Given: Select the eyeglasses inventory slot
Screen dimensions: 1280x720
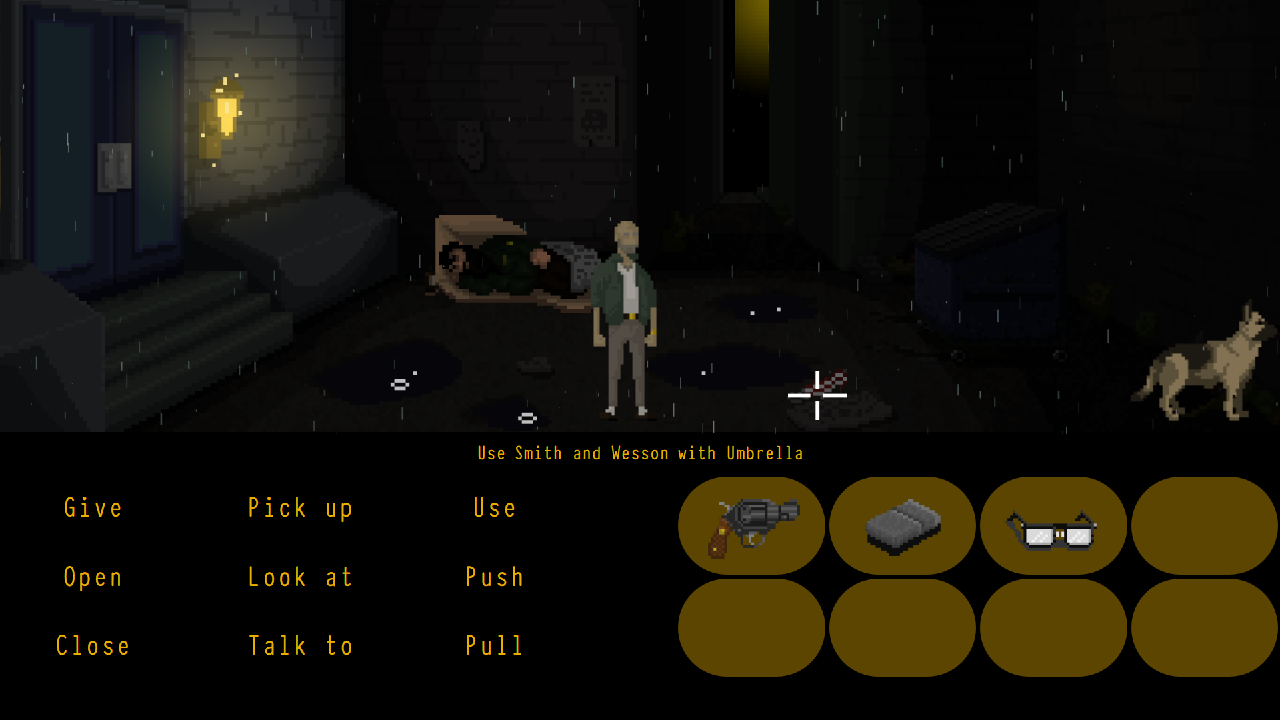Looking at the screenshot, I should pyautogui.click(x=1053, y=526).
